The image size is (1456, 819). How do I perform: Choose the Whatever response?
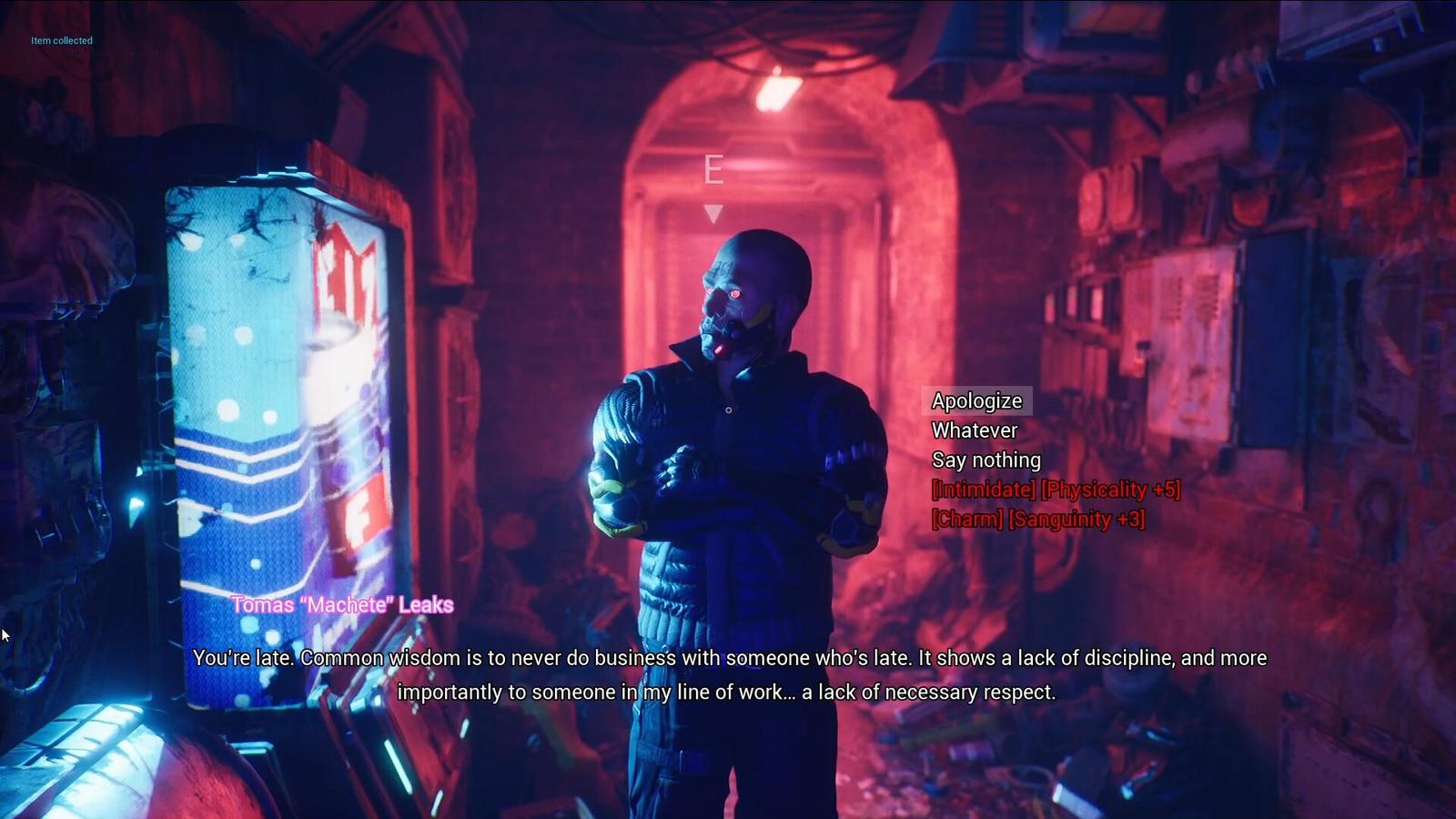(x=973, y=430)
